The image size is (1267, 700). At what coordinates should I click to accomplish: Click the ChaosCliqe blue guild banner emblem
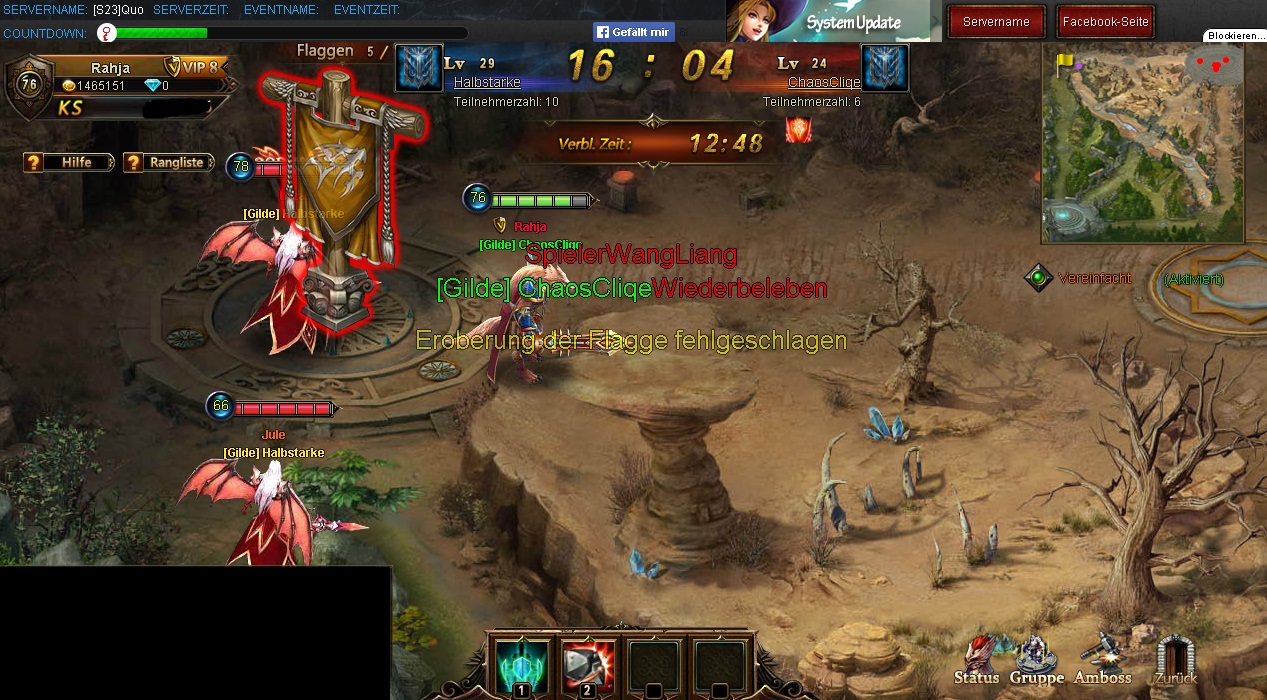click(884, 68)
